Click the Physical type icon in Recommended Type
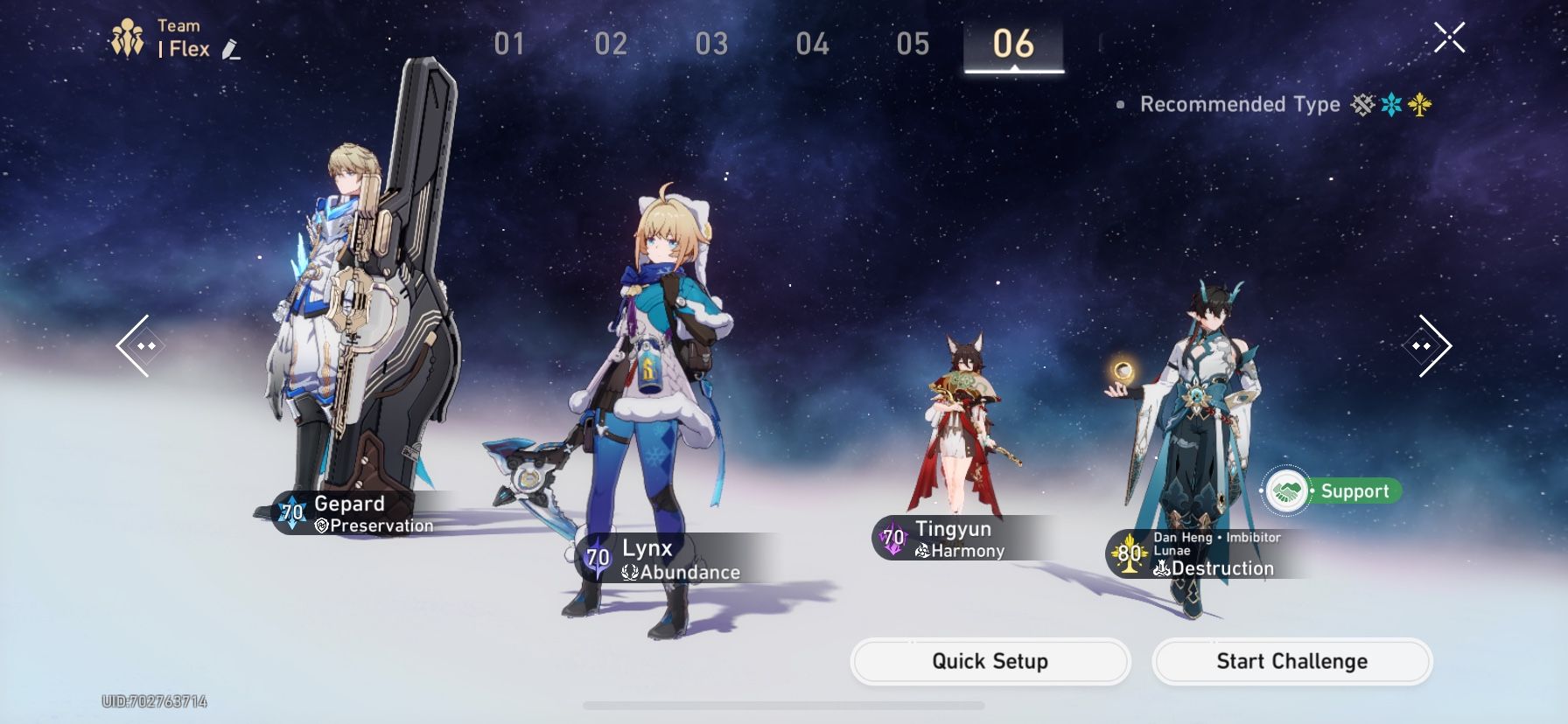The image size is (1568, 724). 1361,105
